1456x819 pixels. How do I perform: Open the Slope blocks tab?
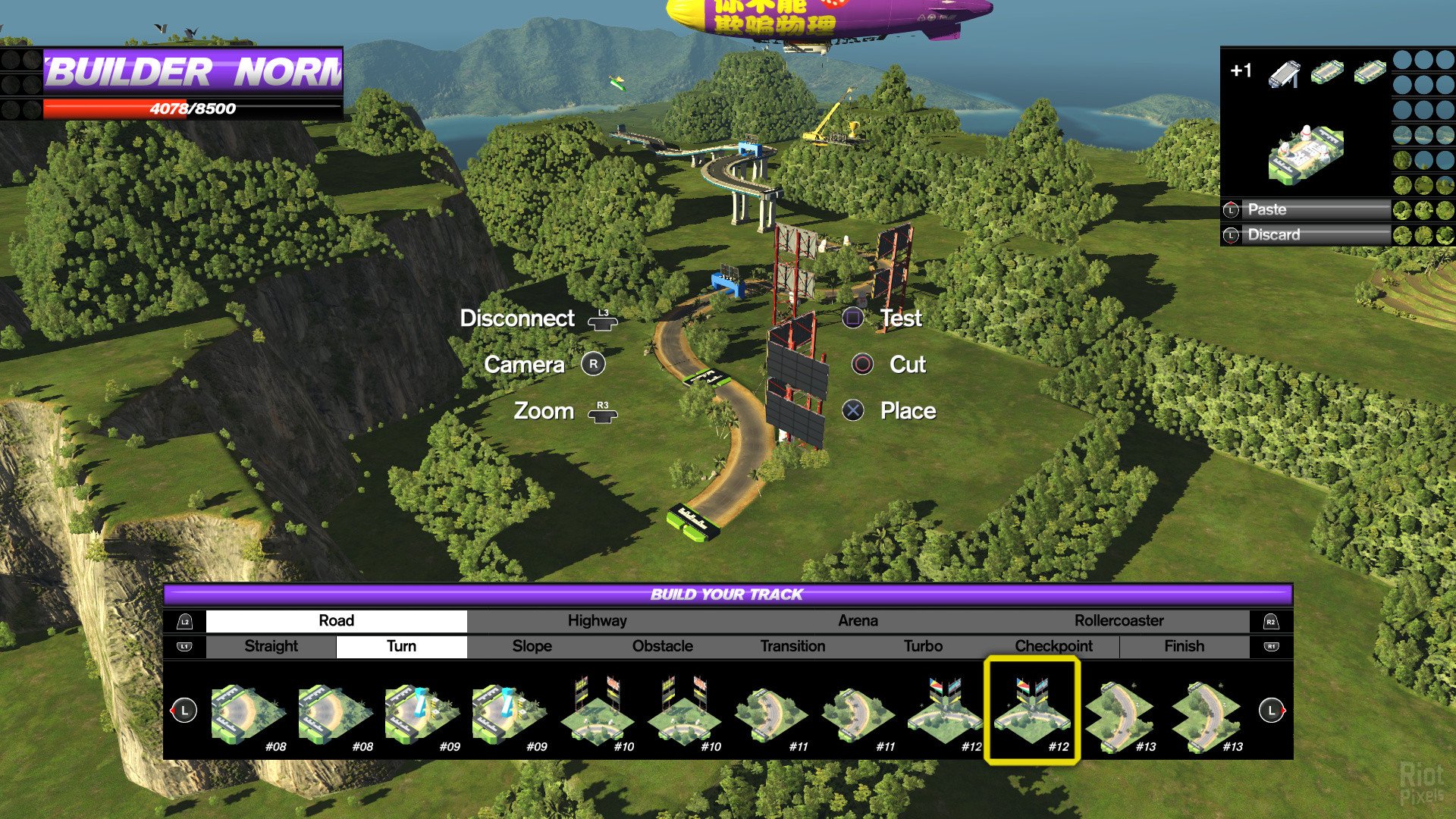(x=532, y=646)
